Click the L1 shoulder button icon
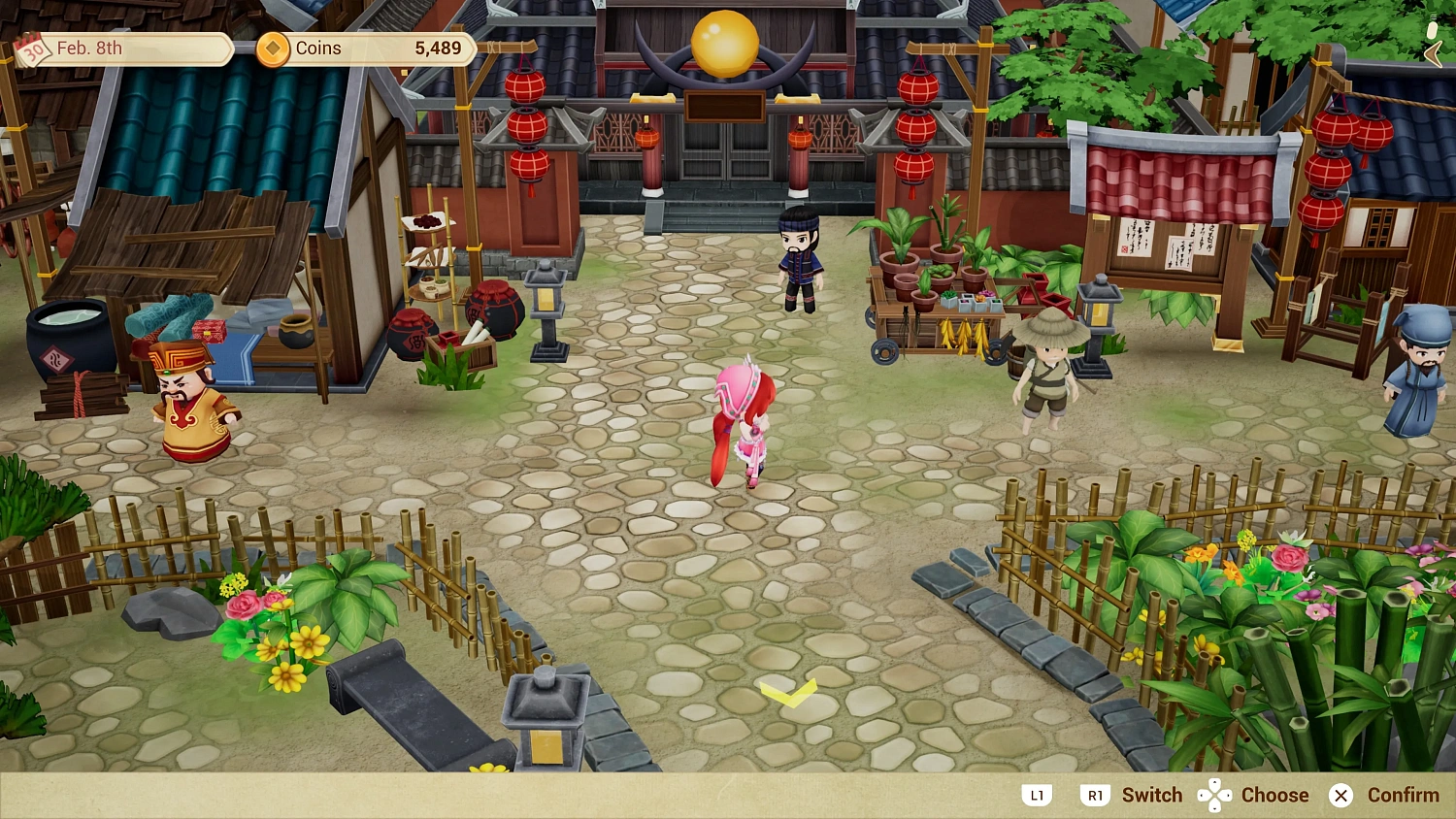The image size is (1456, 819). click(x=1037, y=795)
